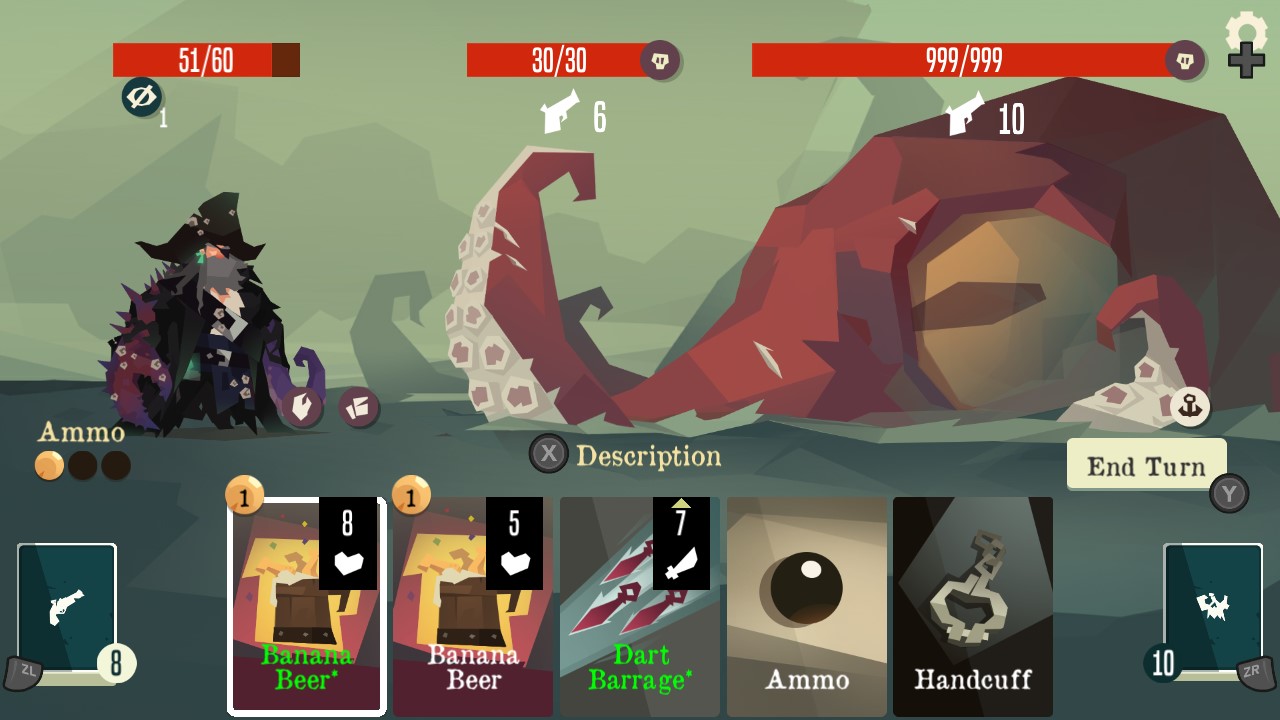Open the draw pile showing the pistol icon
Viewport: 1280px width, 720px height.
pyautogui.click(x=66, y=605)
